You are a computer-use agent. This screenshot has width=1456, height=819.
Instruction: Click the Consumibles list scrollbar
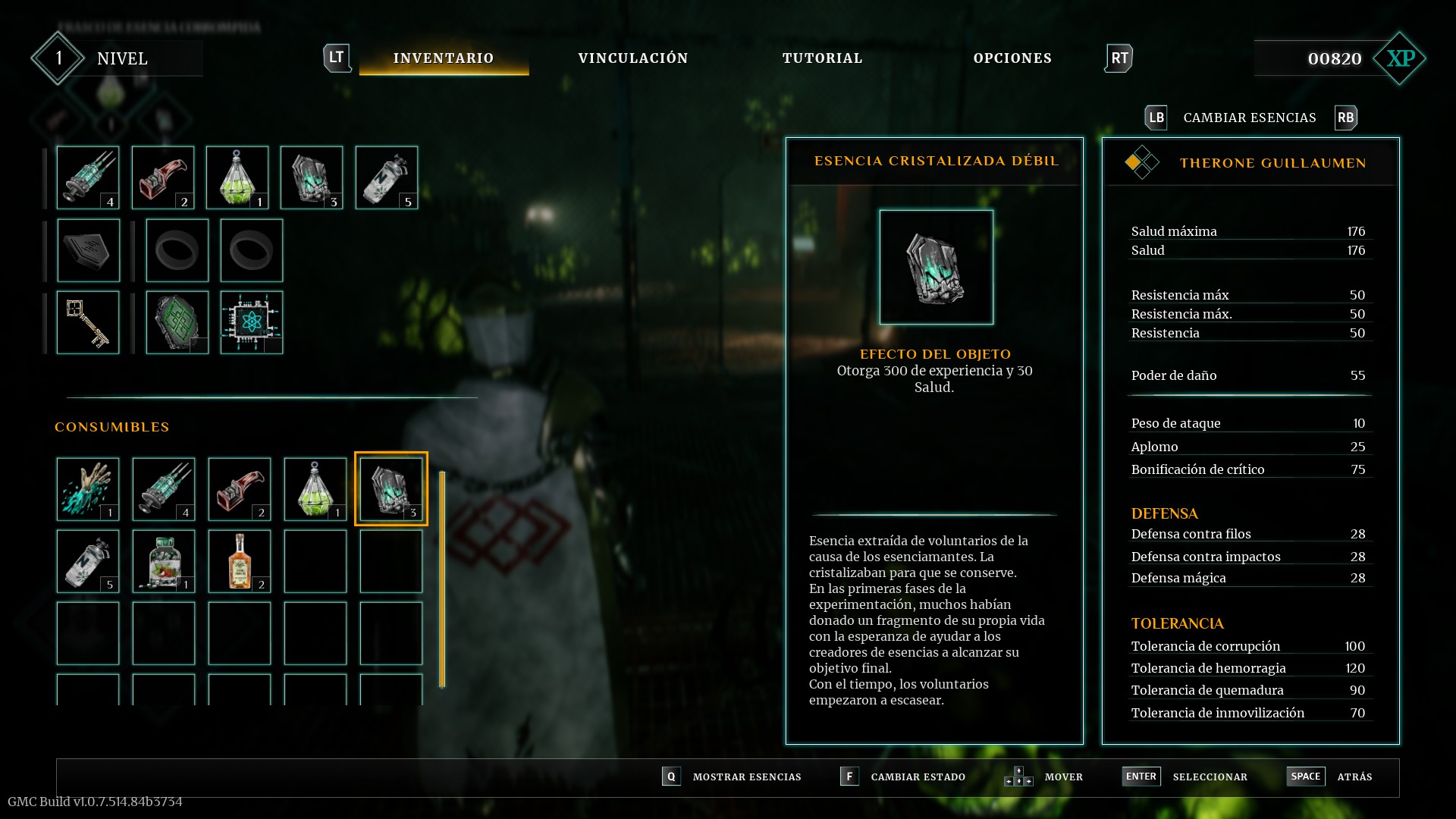(x=442, y=580)
